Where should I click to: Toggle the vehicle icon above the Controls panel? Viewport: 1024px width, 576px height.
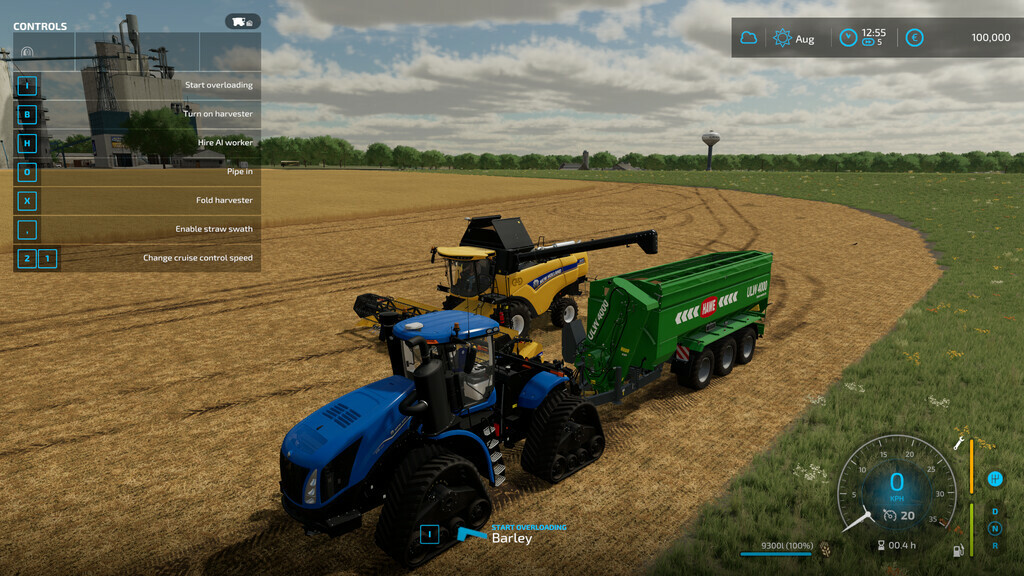click(242, 21)
